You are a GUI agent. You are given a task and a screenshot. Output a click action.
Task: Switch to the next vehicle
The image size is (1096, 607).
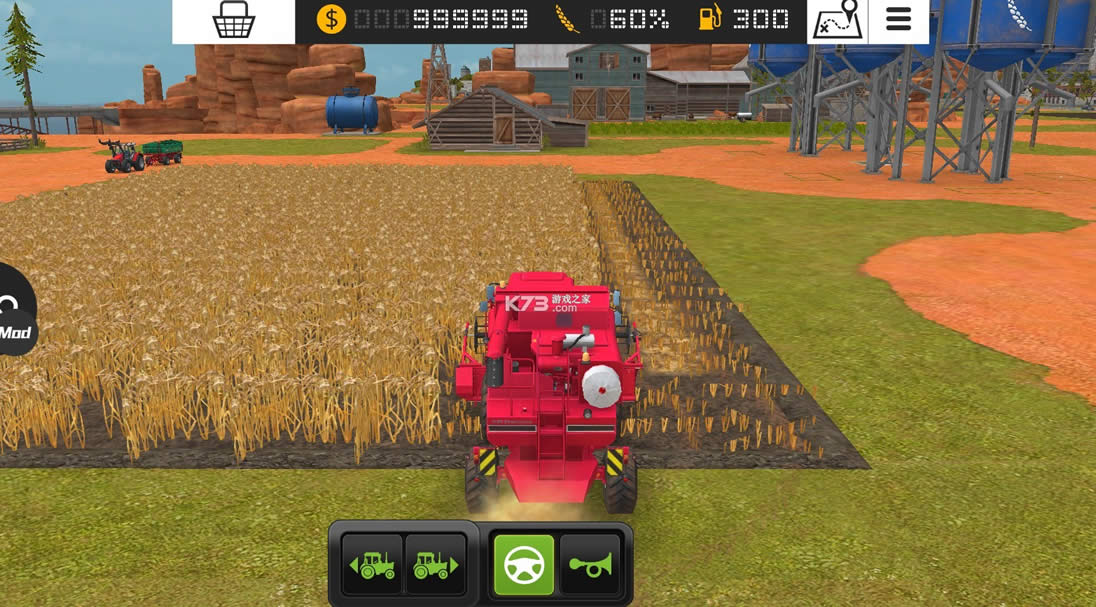coord(436,565)
